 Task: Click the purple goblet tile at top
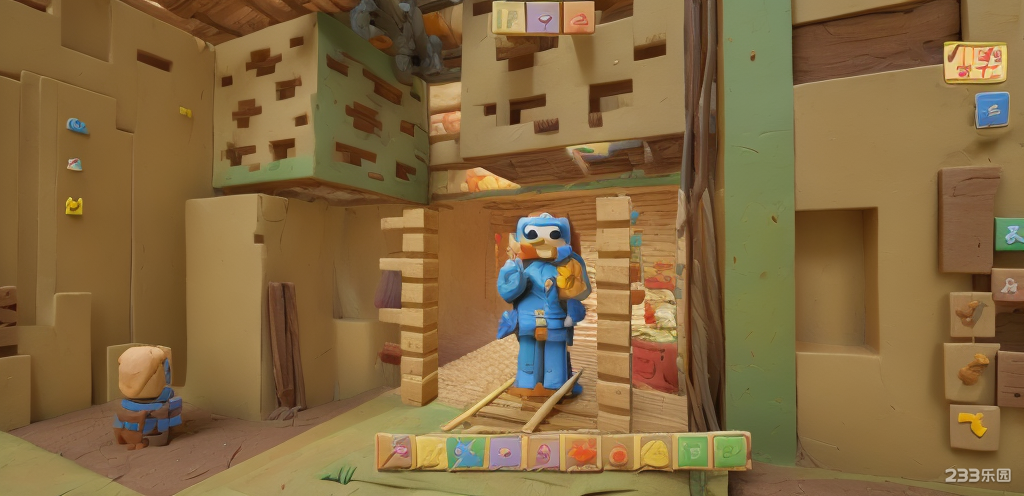(x=543, y=17)
